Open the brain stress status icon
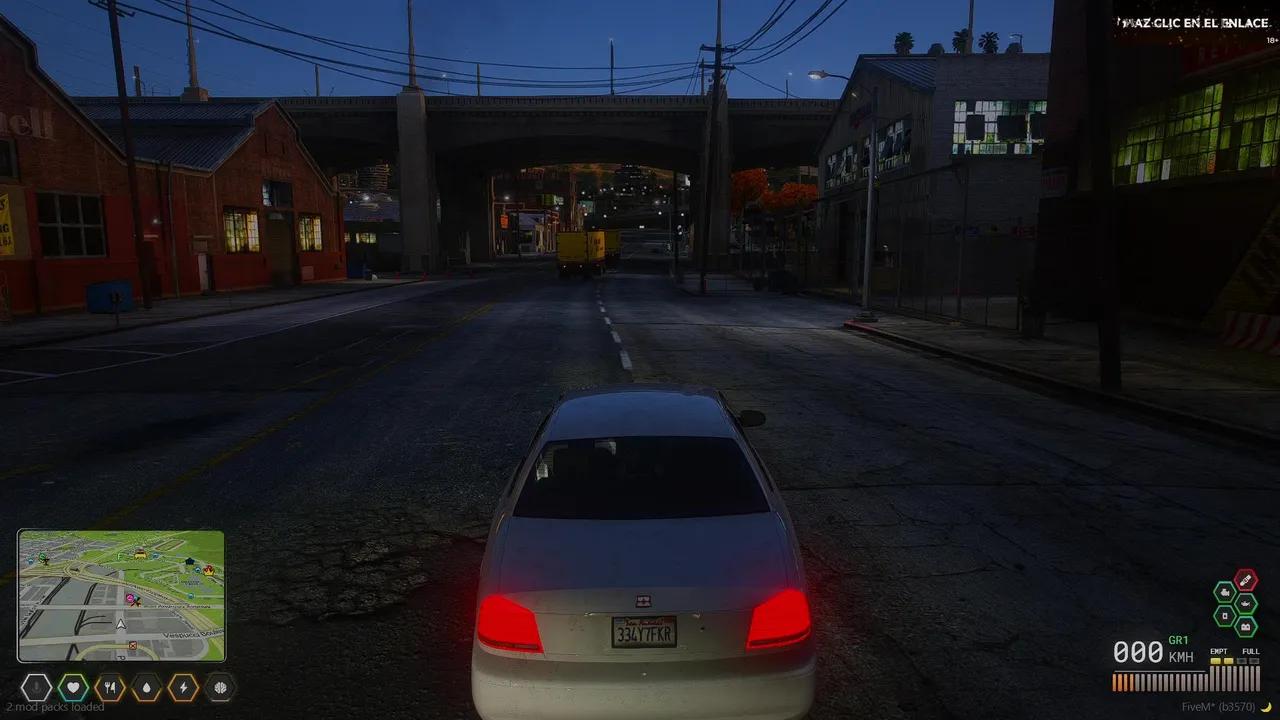Screen dimensions: 1280x720 [220, 687]
